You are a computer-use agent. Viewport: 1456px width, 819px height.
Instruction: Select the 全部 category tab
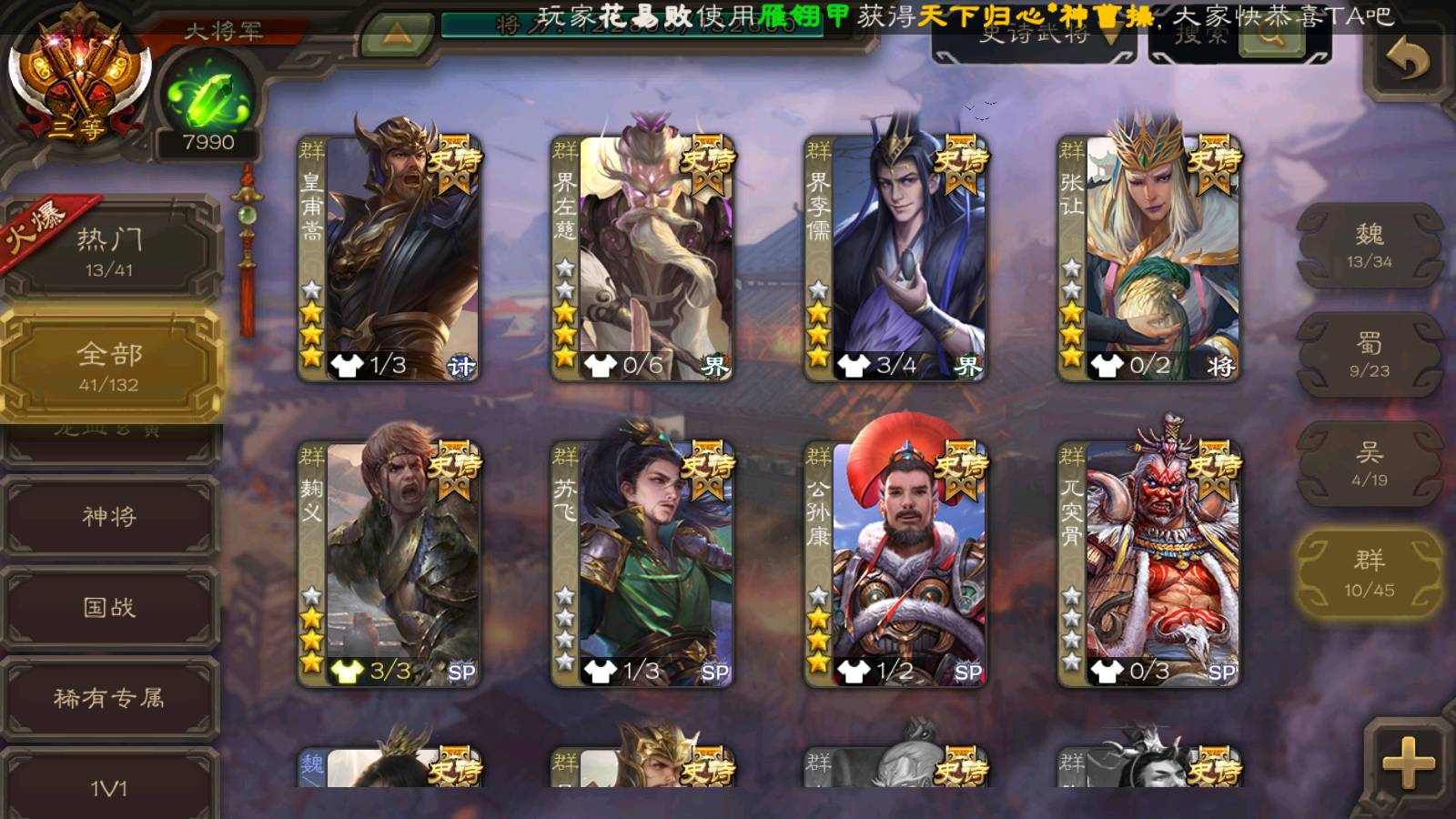pos(109,366)
